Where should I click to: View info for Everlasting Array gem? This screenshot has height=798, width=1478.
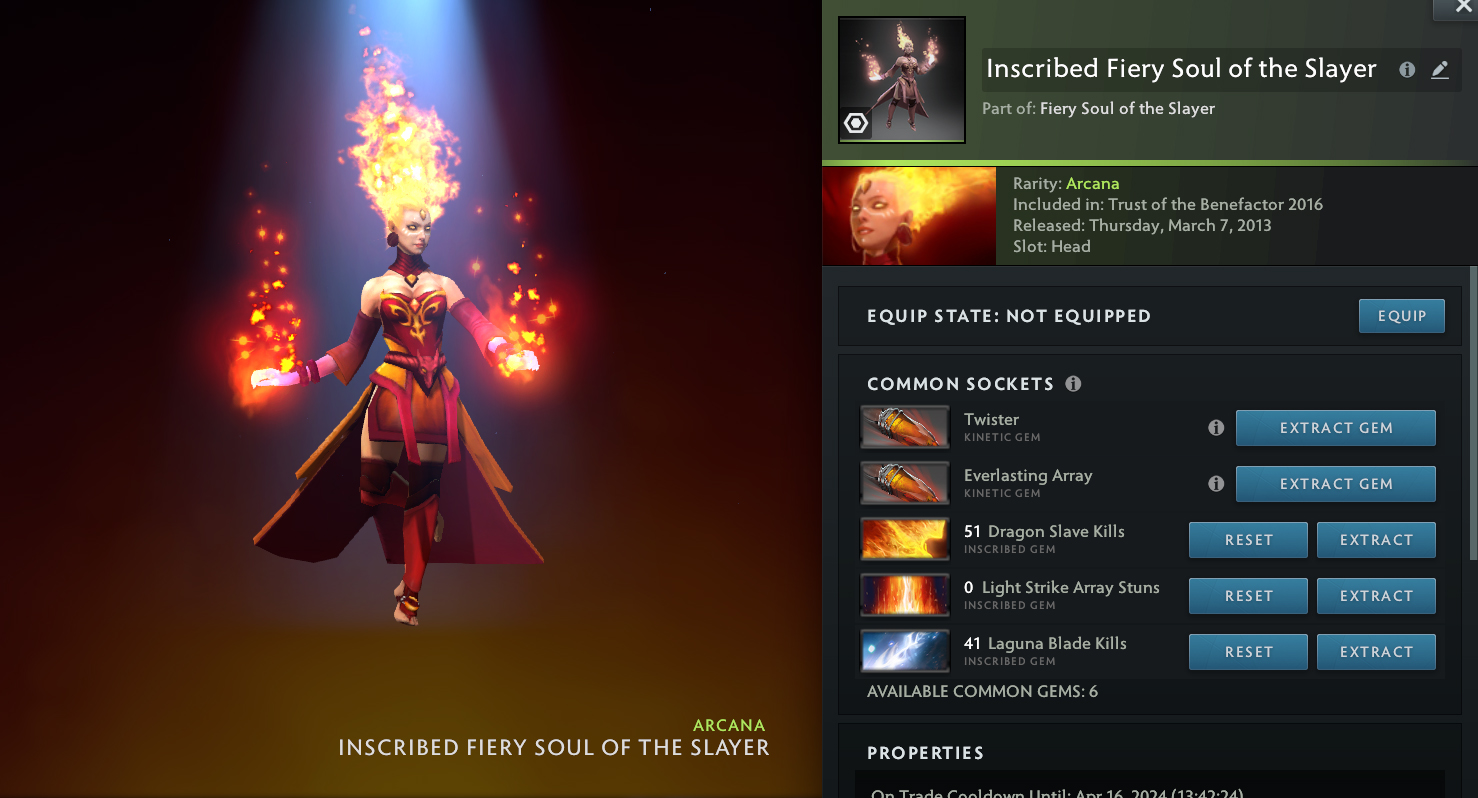click(x=1216, y=484)
